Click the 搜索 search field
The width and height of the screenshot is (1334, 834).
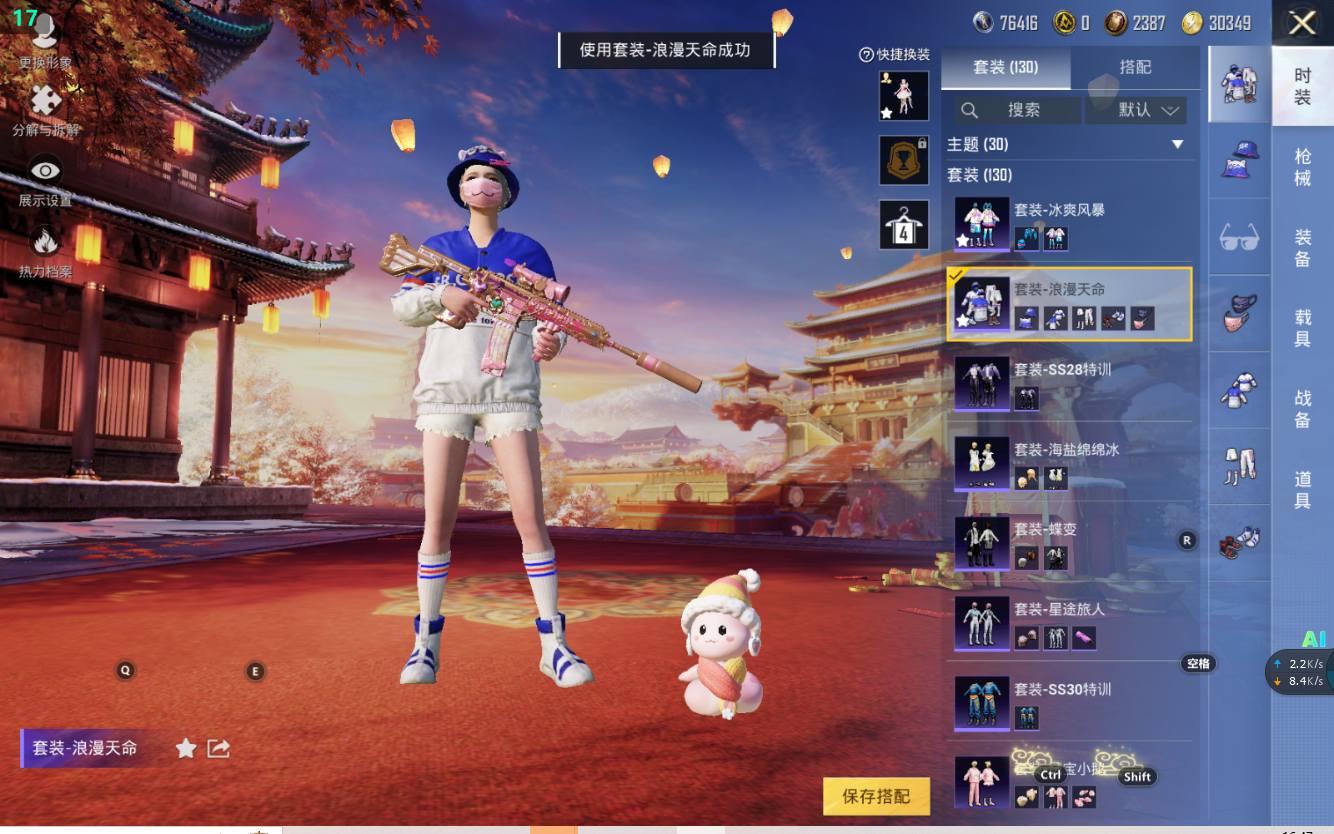(1018, 110)
